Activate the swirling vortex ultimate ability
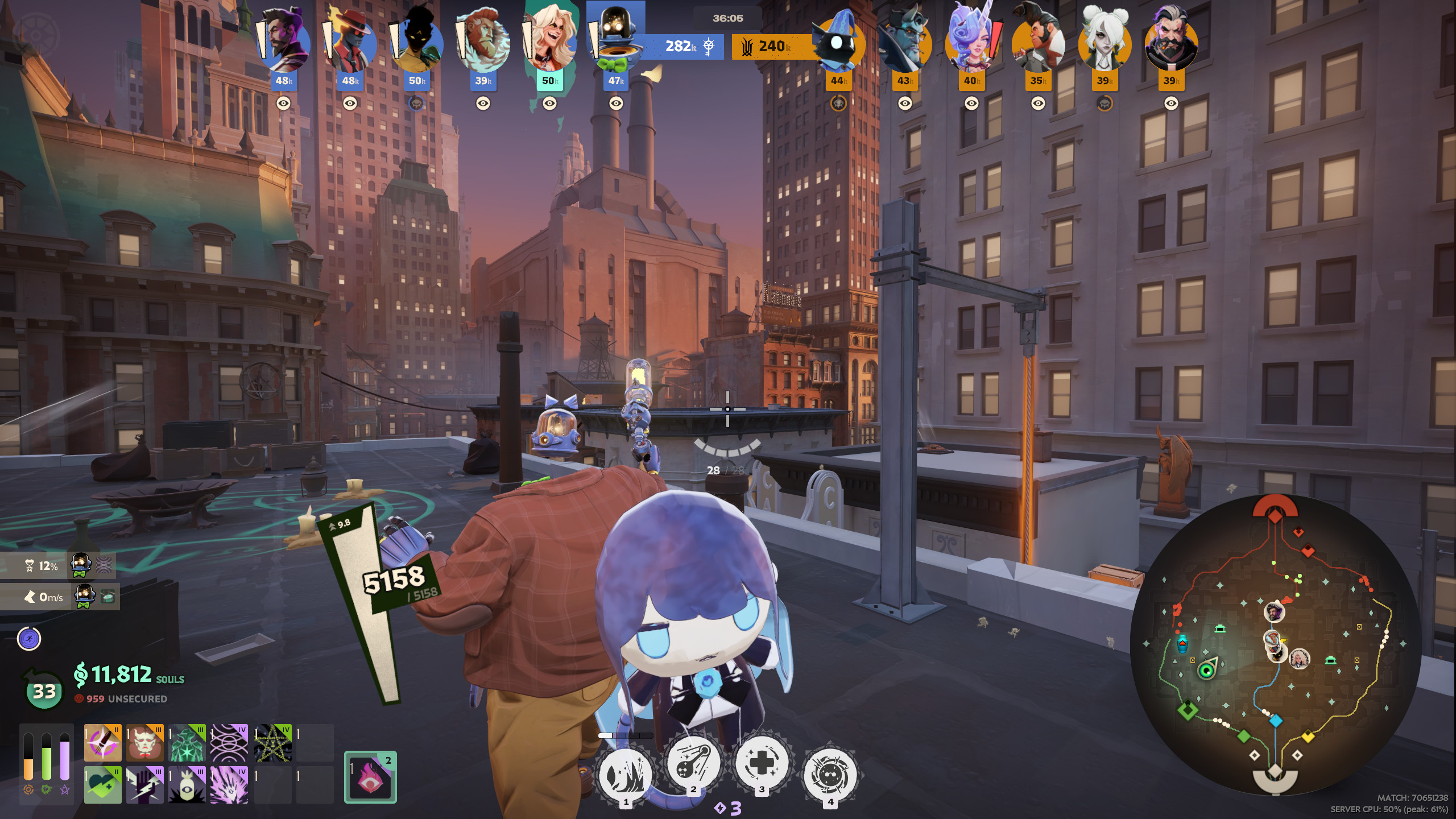This screenshot has height=819, width=1456. 830,775
